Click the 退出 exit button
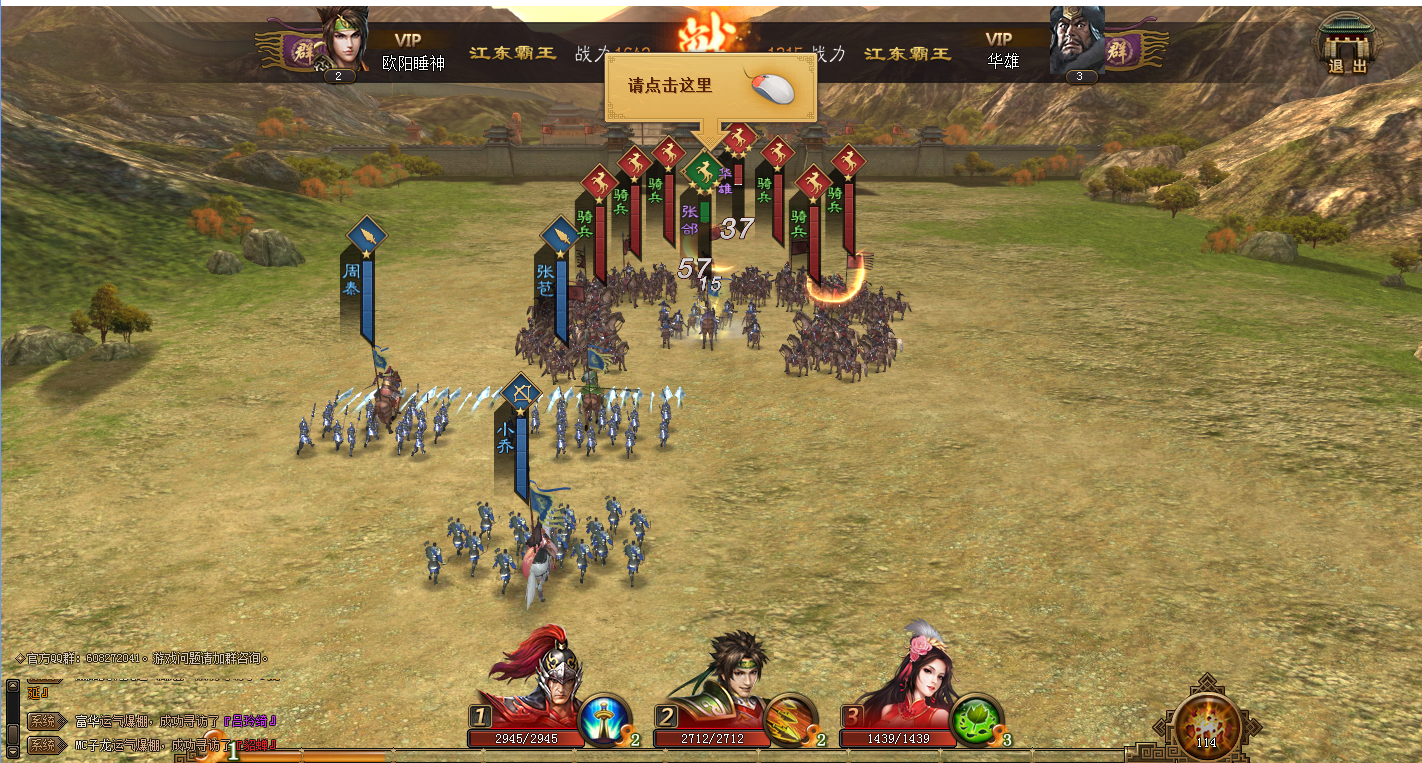Screen dimensions: 1422x763 [x=1346, y=45]
